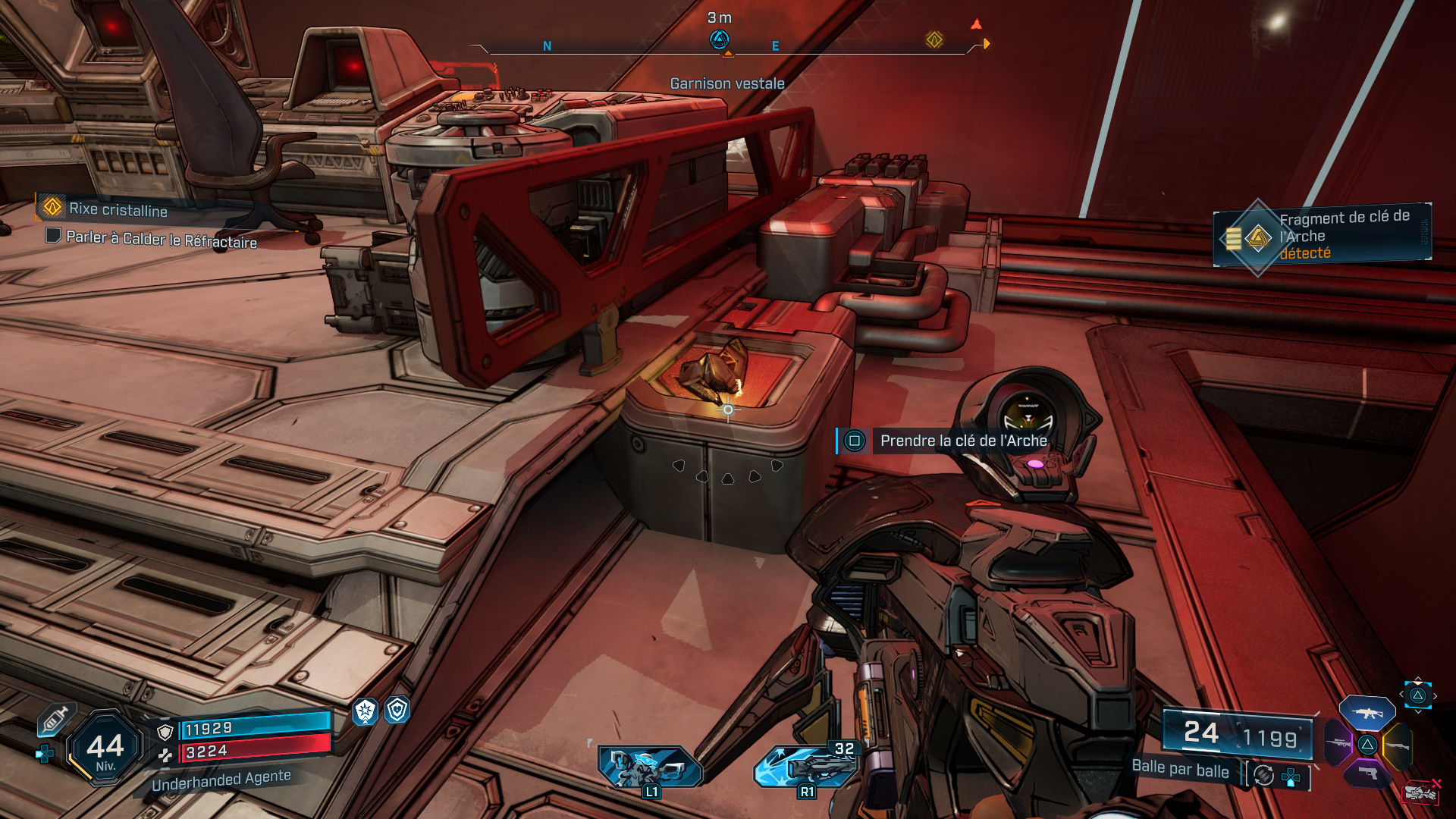
Task: Use the repair kit syringe icon
Action: (55, 718)
